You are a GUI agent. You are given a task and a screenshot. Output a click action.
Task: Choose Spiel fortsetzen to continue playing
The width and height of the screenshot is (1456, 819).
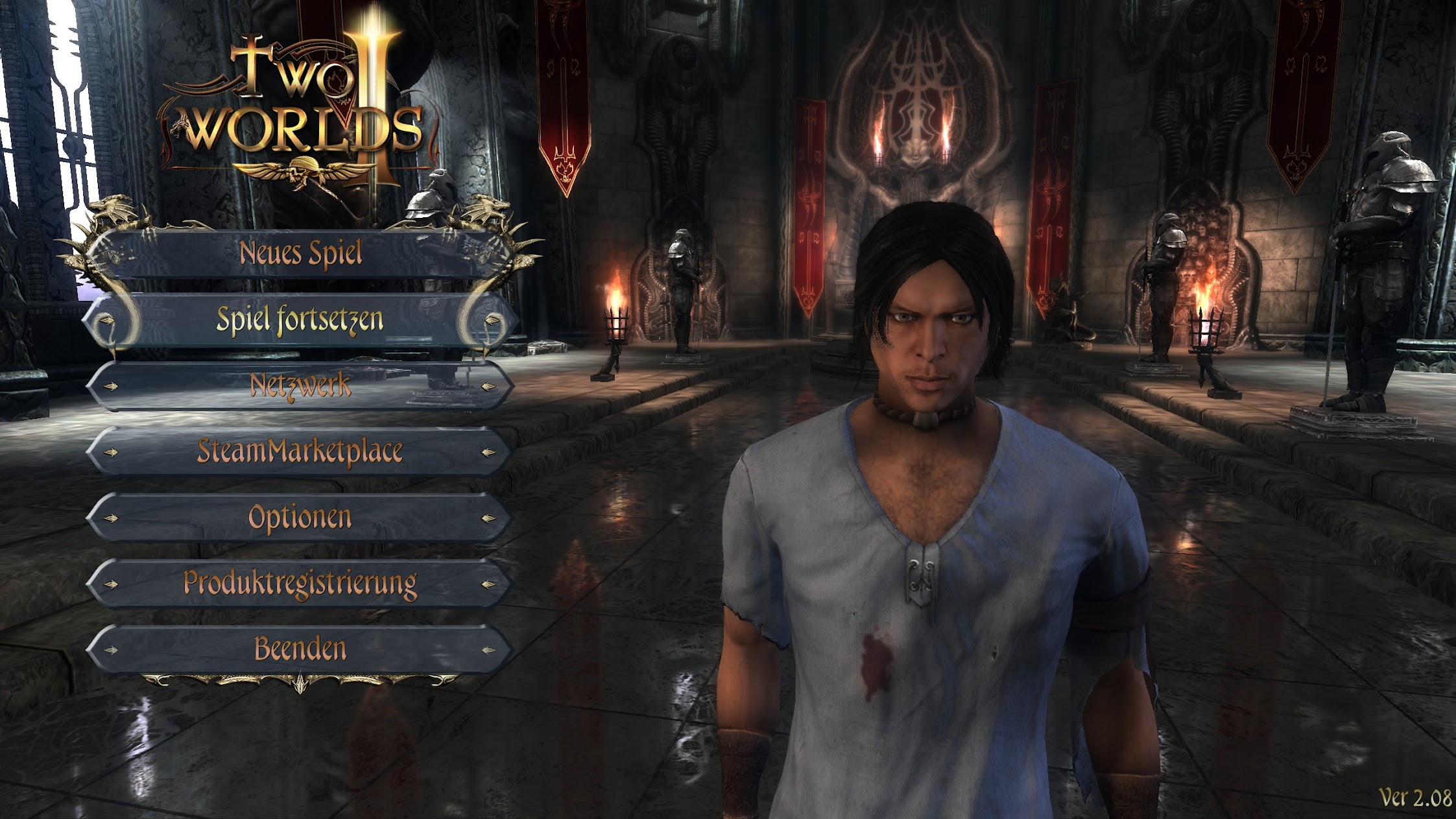tap(300, 320)
